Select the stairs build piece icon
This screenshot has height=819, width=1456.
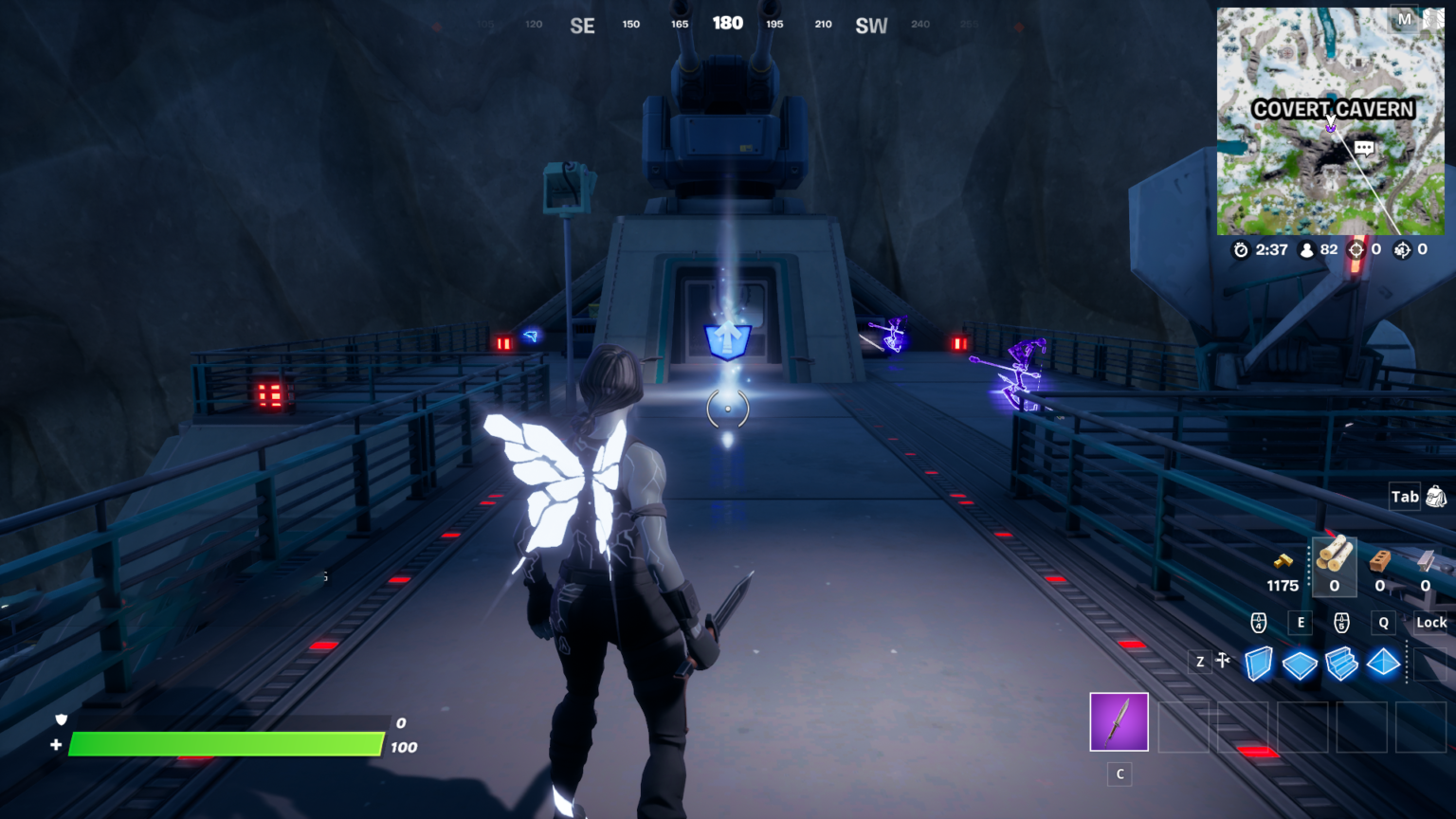(1341, 664)
